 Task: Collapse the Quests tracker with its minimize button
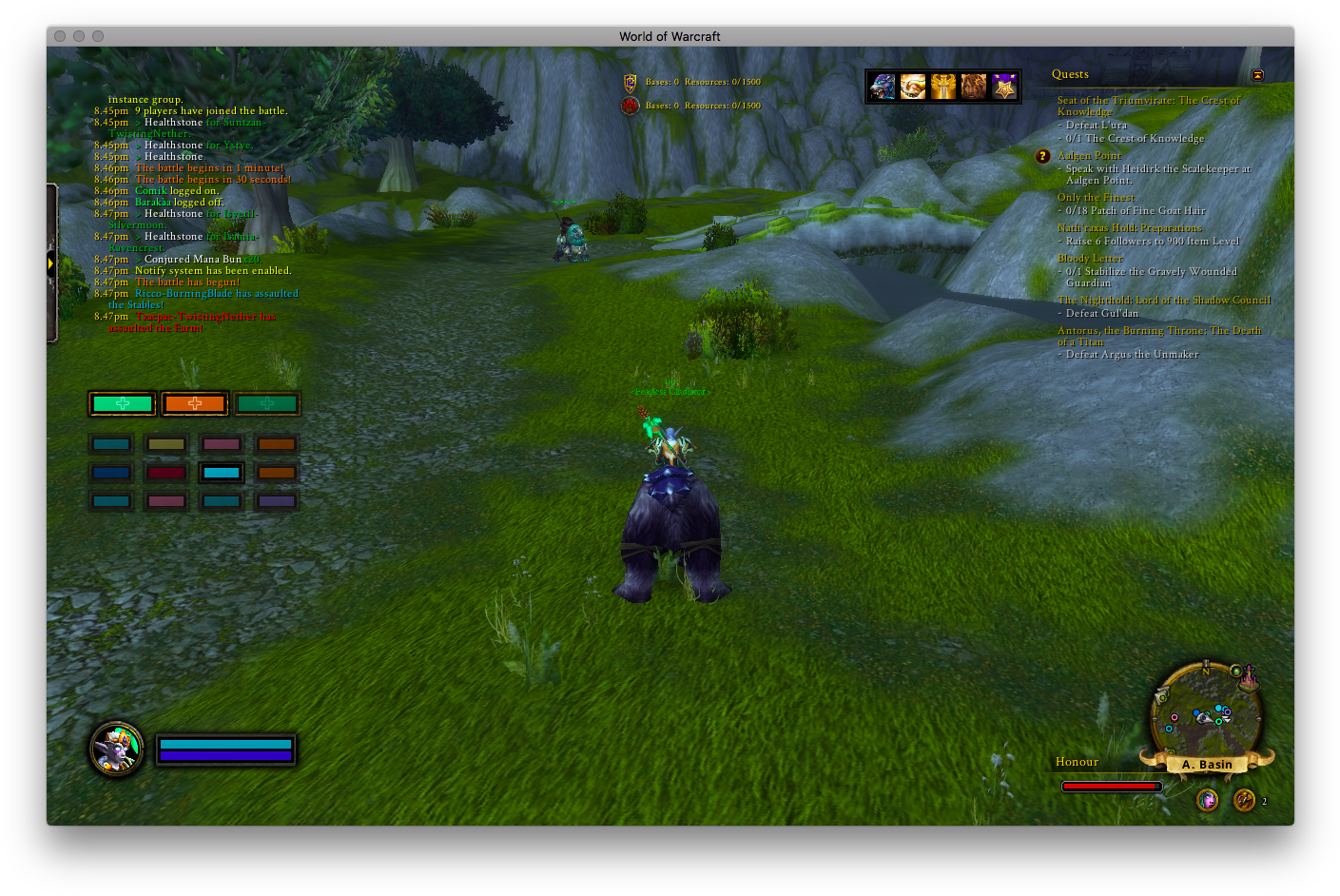pos(1257,75)
